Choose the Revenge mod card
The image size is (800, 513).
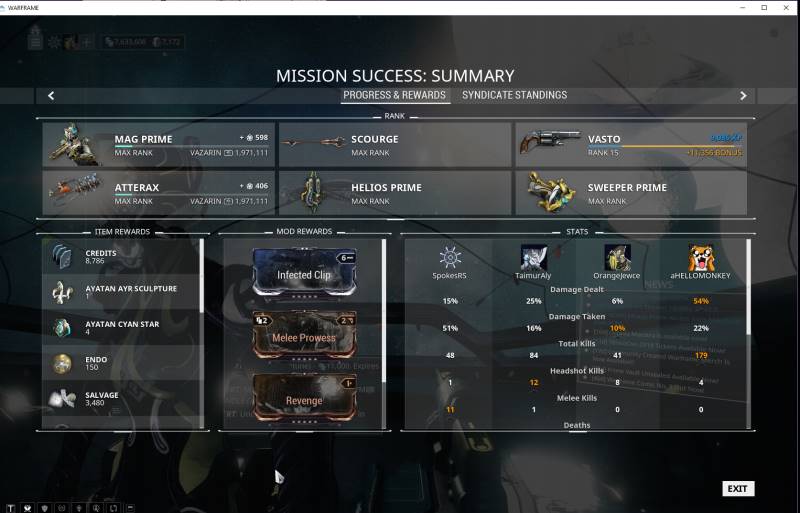[x=303, y=398]
